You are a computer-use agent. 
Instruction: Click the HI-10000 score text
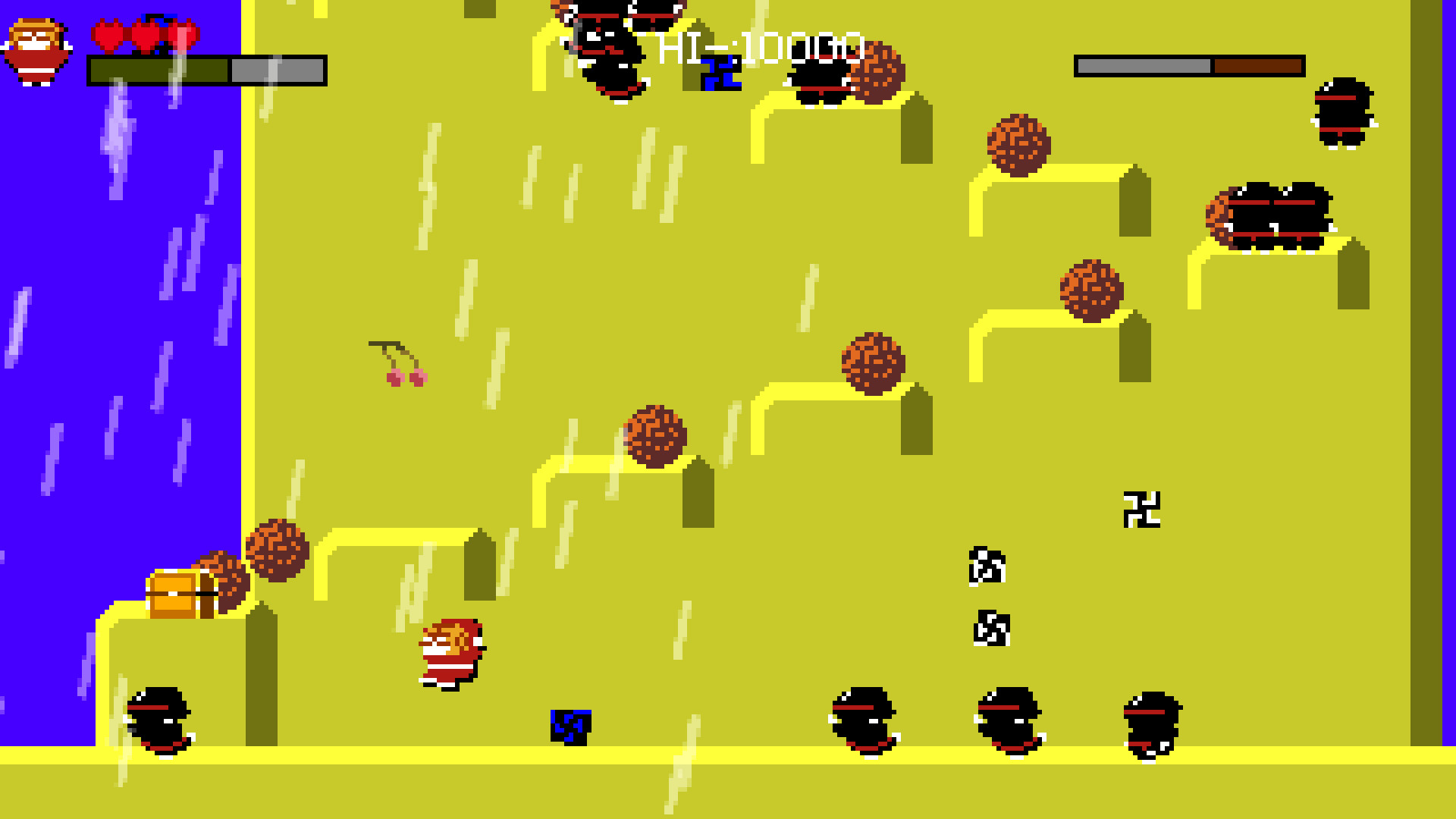pos(758,45)
